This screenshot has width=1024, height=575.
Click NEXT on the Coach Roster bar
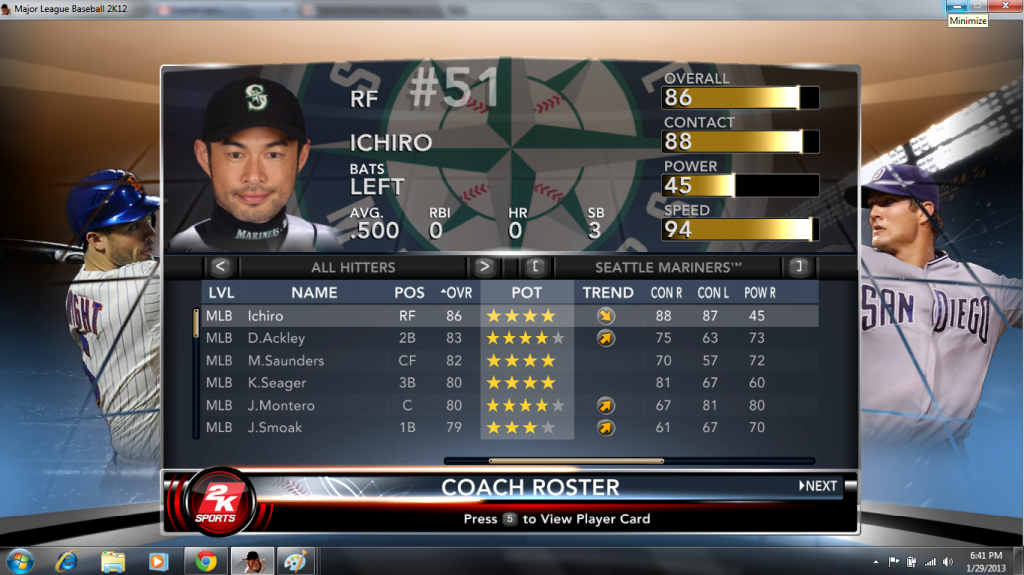coord(818,486)
